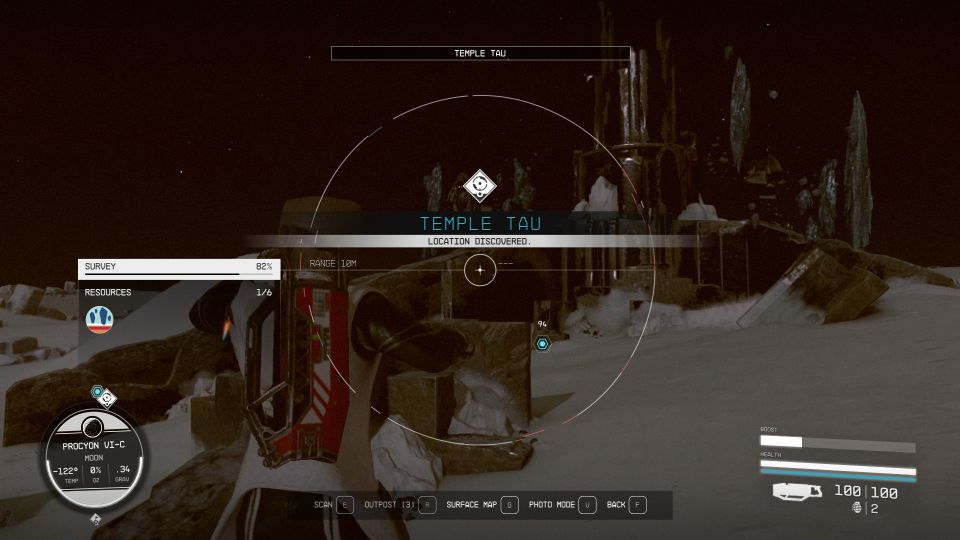Select the equipped weapon icon
The height and width of the screenshot is (540, 960).
(x=798, y=492)
